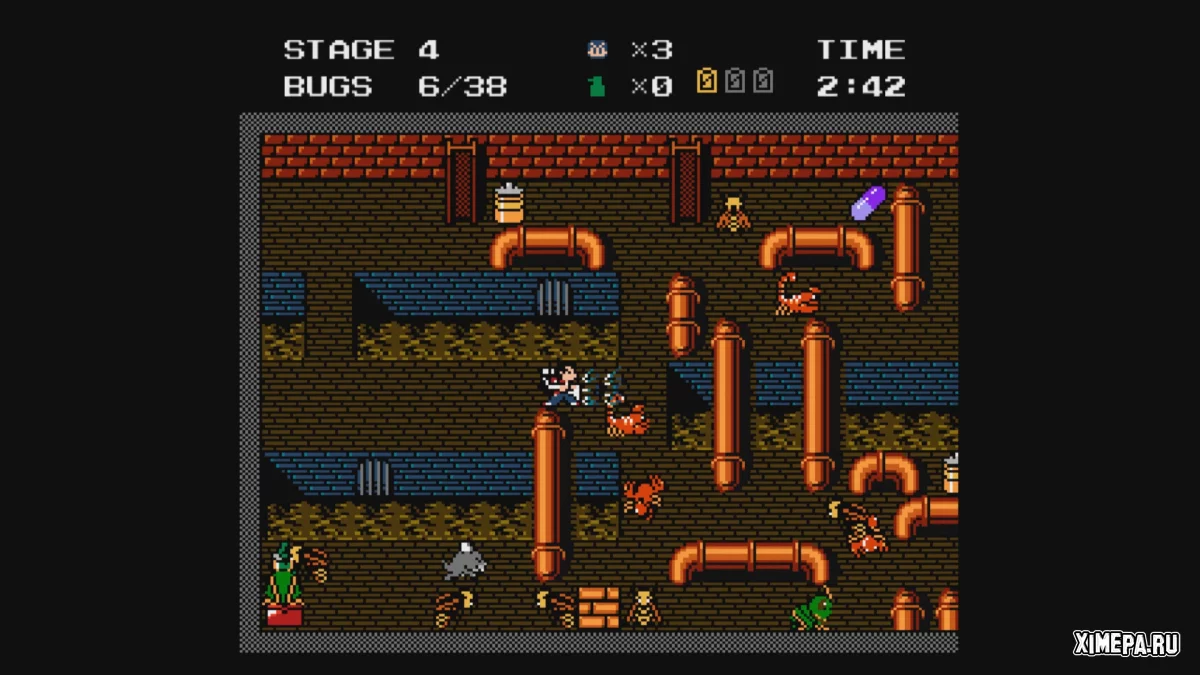The width and height of the screenshot is (1200, 675).
Task: Select the green spray can icon
Action: click(597, 86)
